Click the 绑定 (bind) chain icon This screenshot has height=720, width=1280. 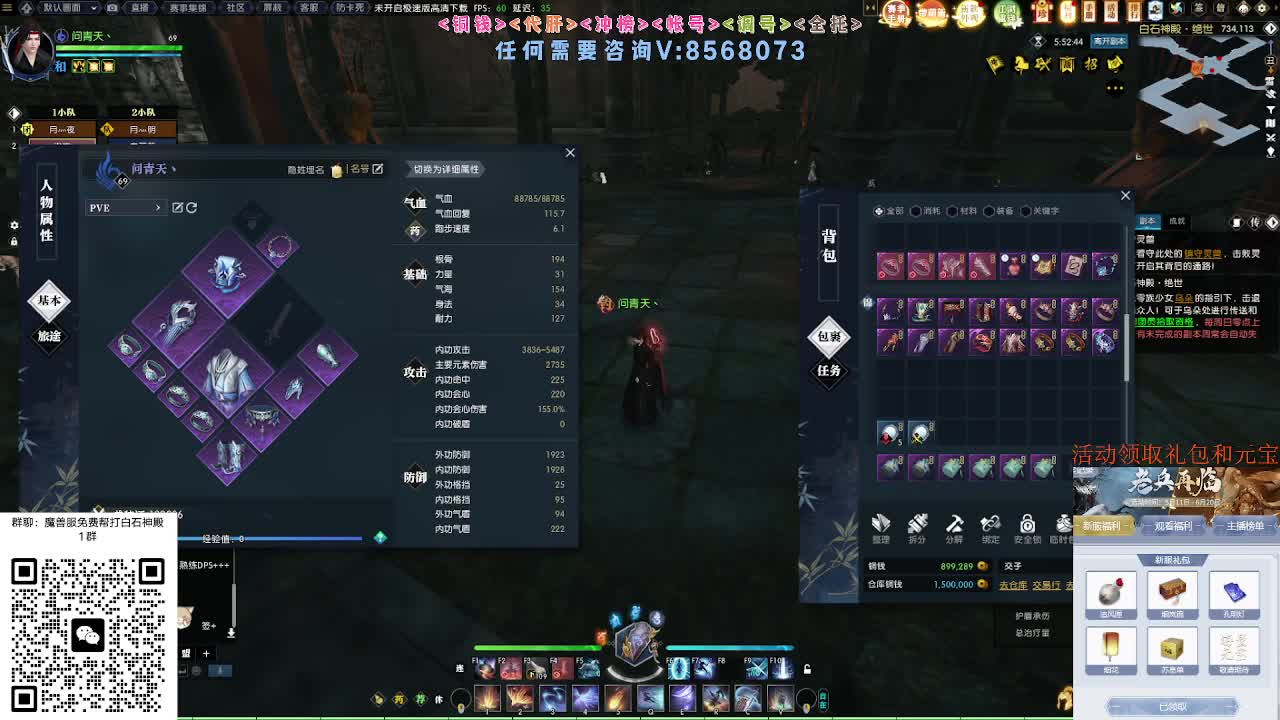coord(989,525)
